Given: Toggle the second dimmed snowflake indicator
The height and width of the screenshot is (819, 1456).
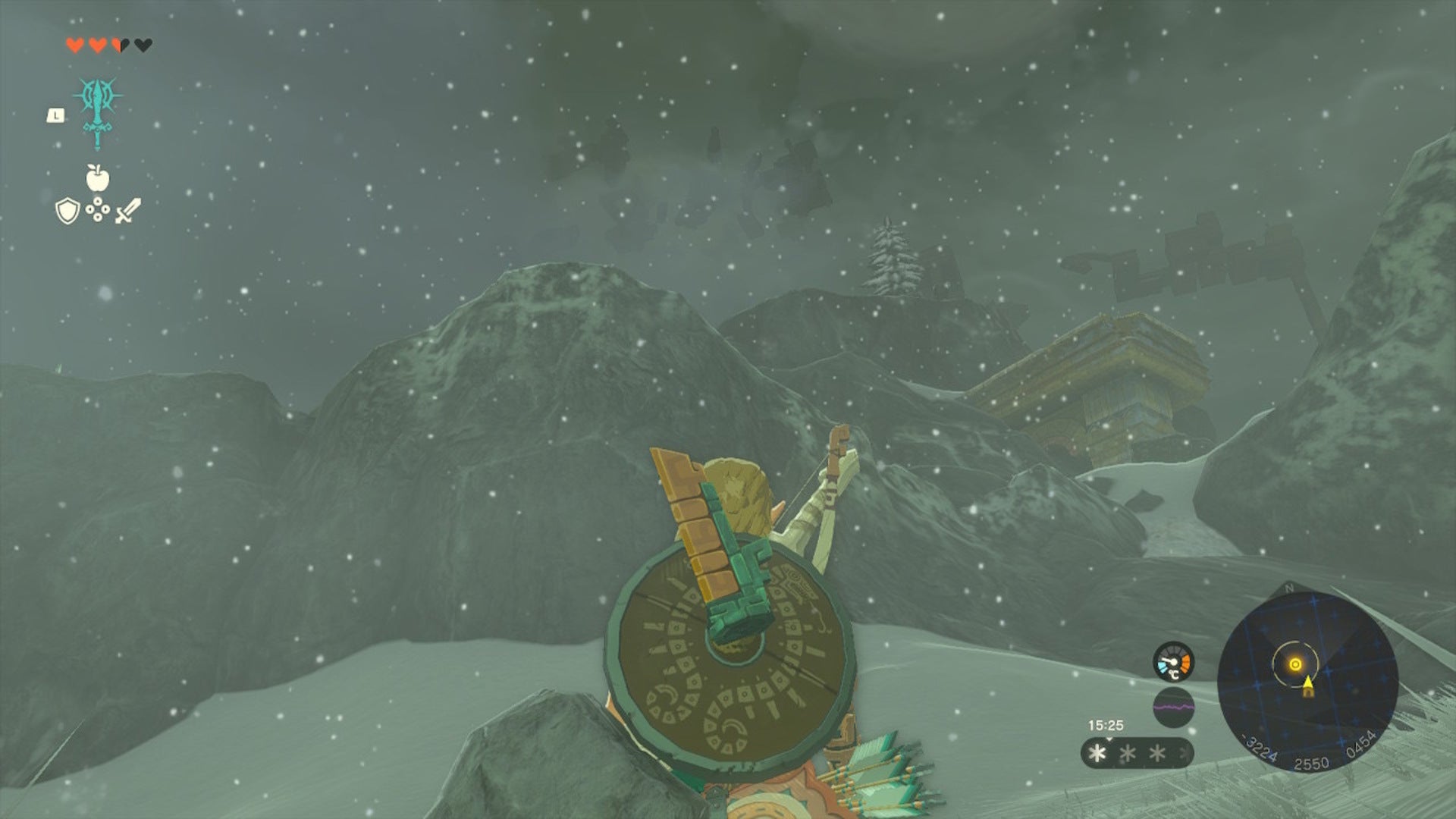Looking at the screenshot, I should pyautogui.click(x=1128, y=753).
